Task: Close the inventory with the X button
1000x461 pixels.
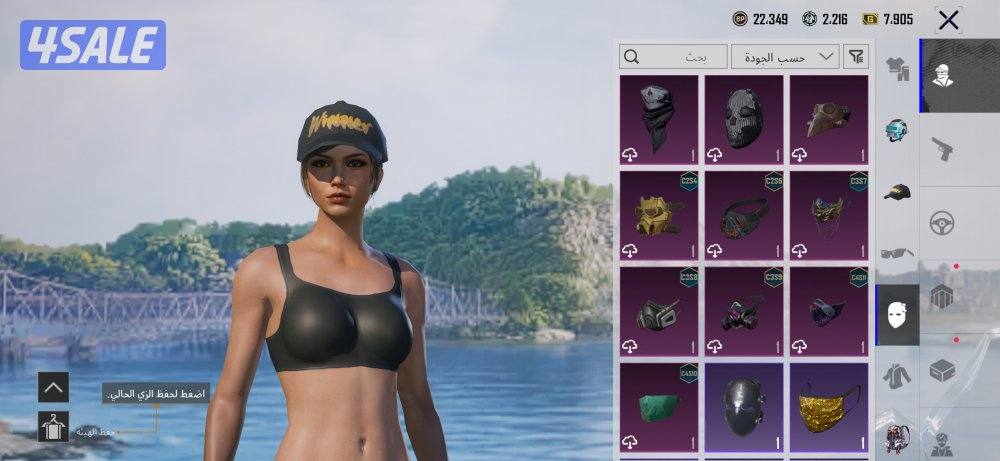Action: coord(948,19)
